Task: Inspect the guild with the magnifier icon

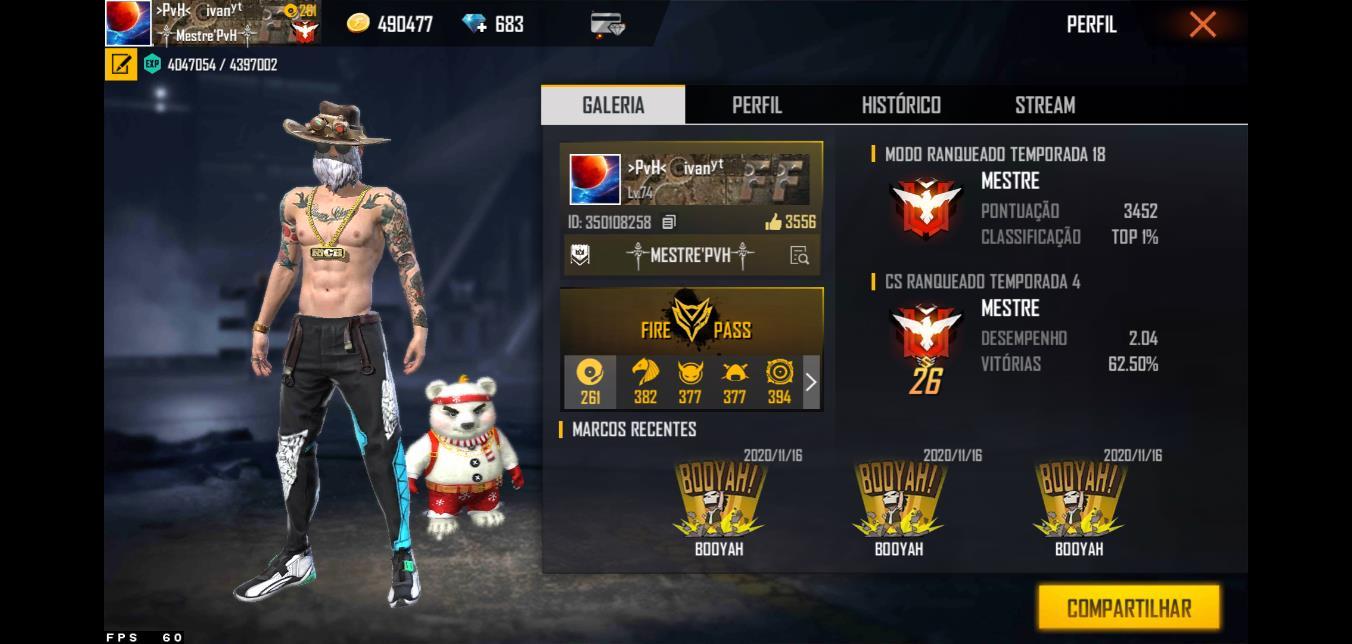Action: click(x=799, y=255)
